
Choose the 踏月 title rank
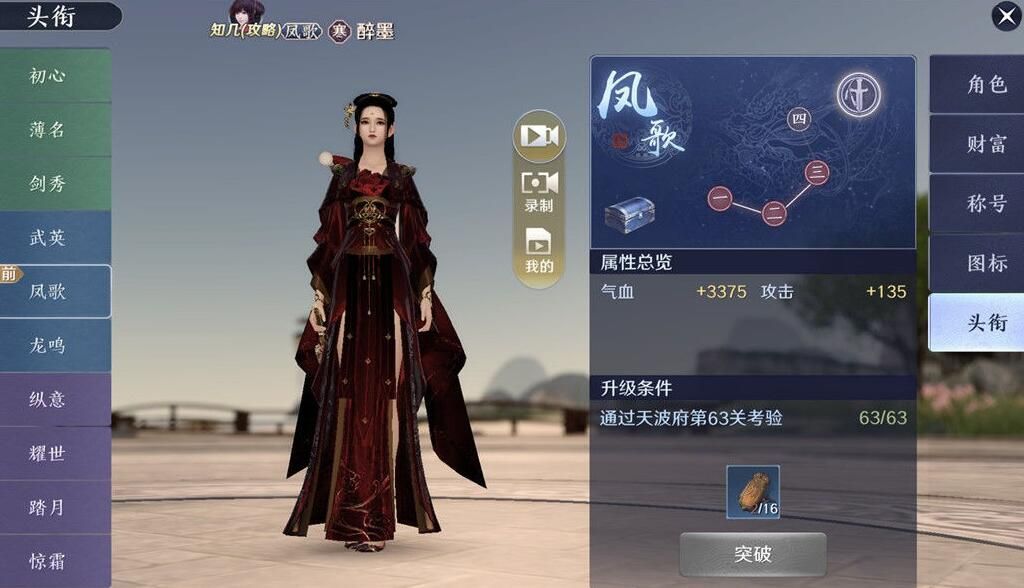[x=50, y=508]
